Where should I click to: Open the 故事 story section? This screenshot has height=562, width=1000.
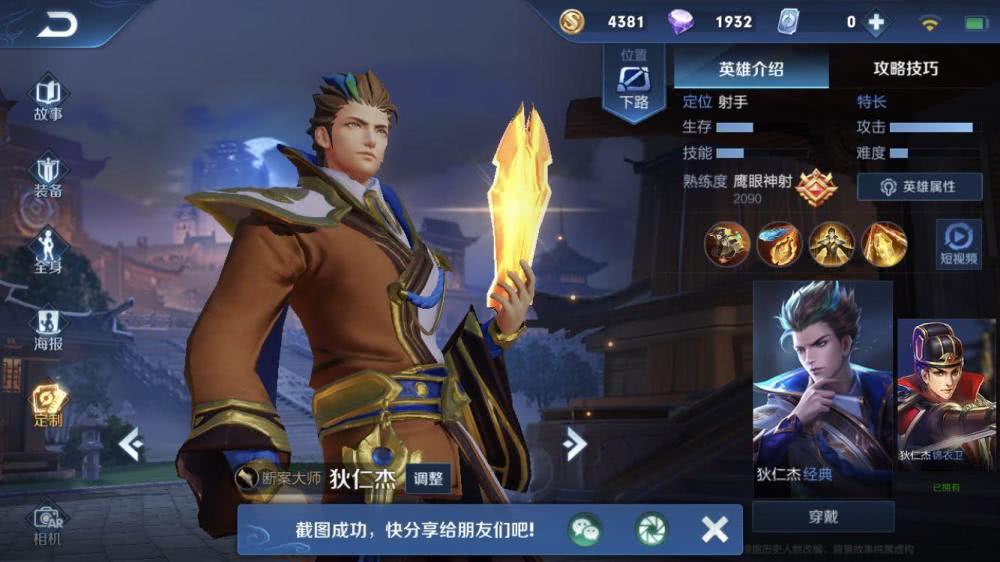pyautogui.click(x=48, y=98)
